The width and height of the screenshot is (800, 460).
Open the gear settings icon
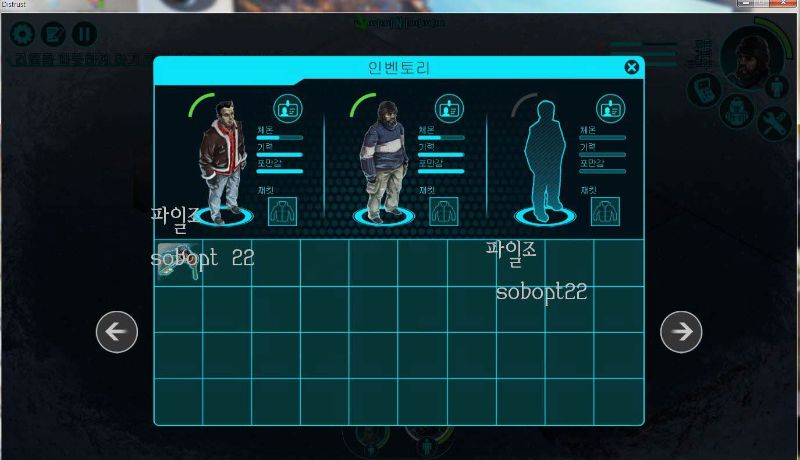pos(22,34)
